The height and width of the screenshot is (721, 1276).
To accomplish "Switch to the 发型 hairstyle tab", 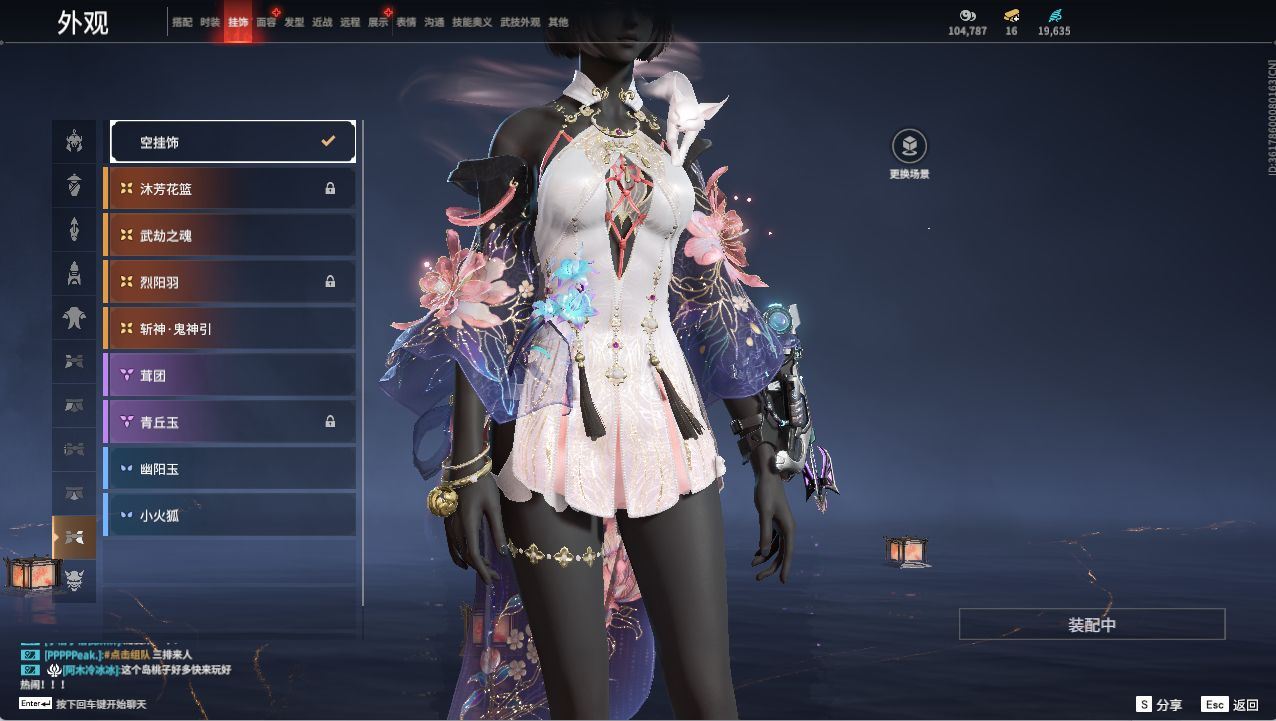I will tap(294, 22).
